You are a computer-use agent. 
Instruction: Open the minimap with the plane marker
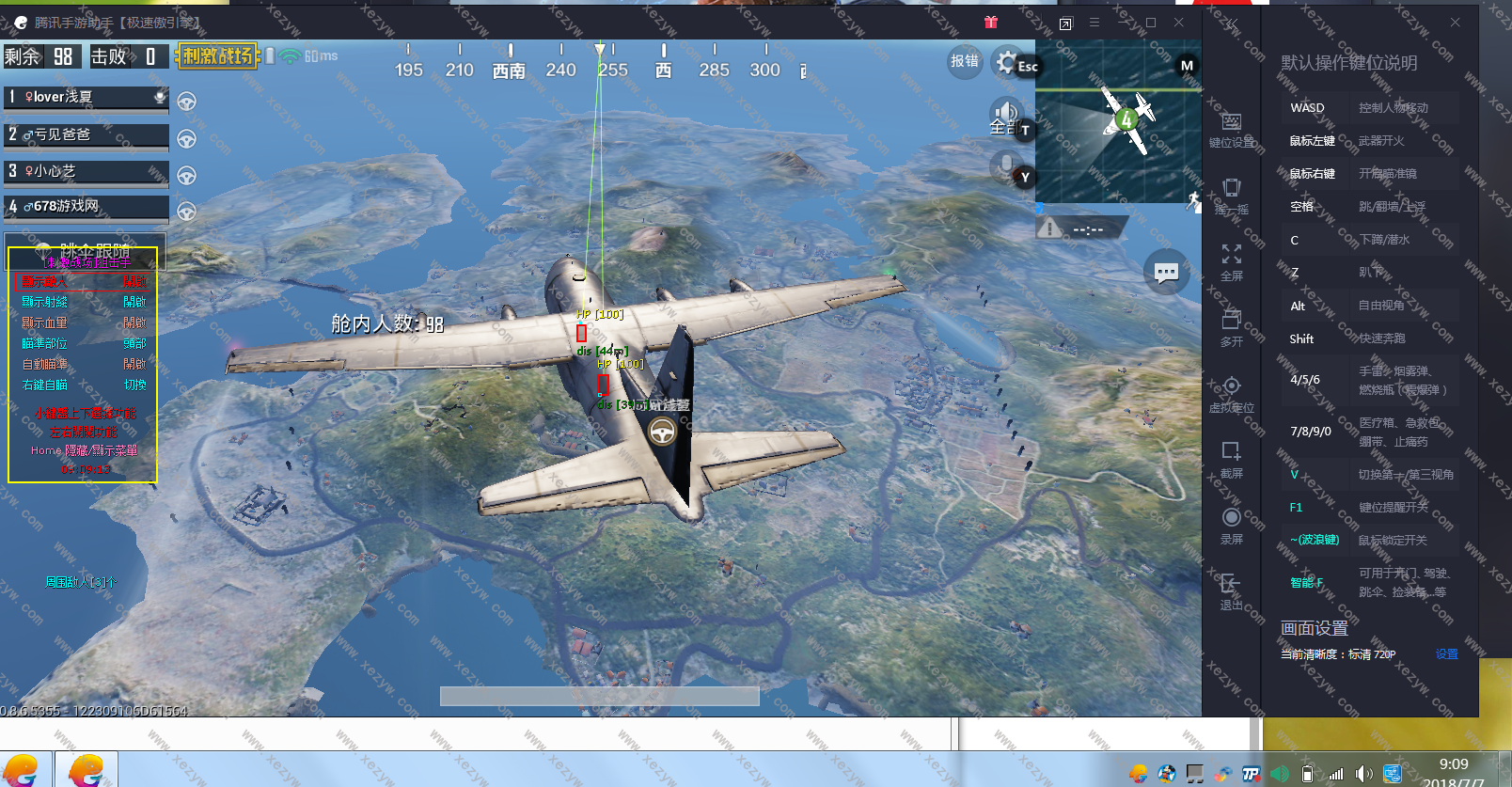[x=1118, y=120]
